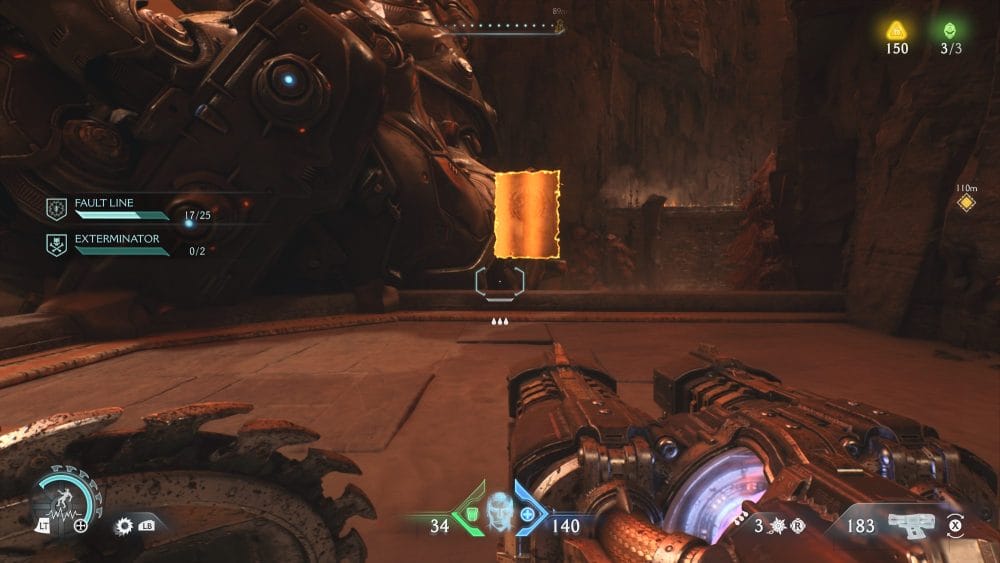Select the spiked gear melee icon

[125, 524]
